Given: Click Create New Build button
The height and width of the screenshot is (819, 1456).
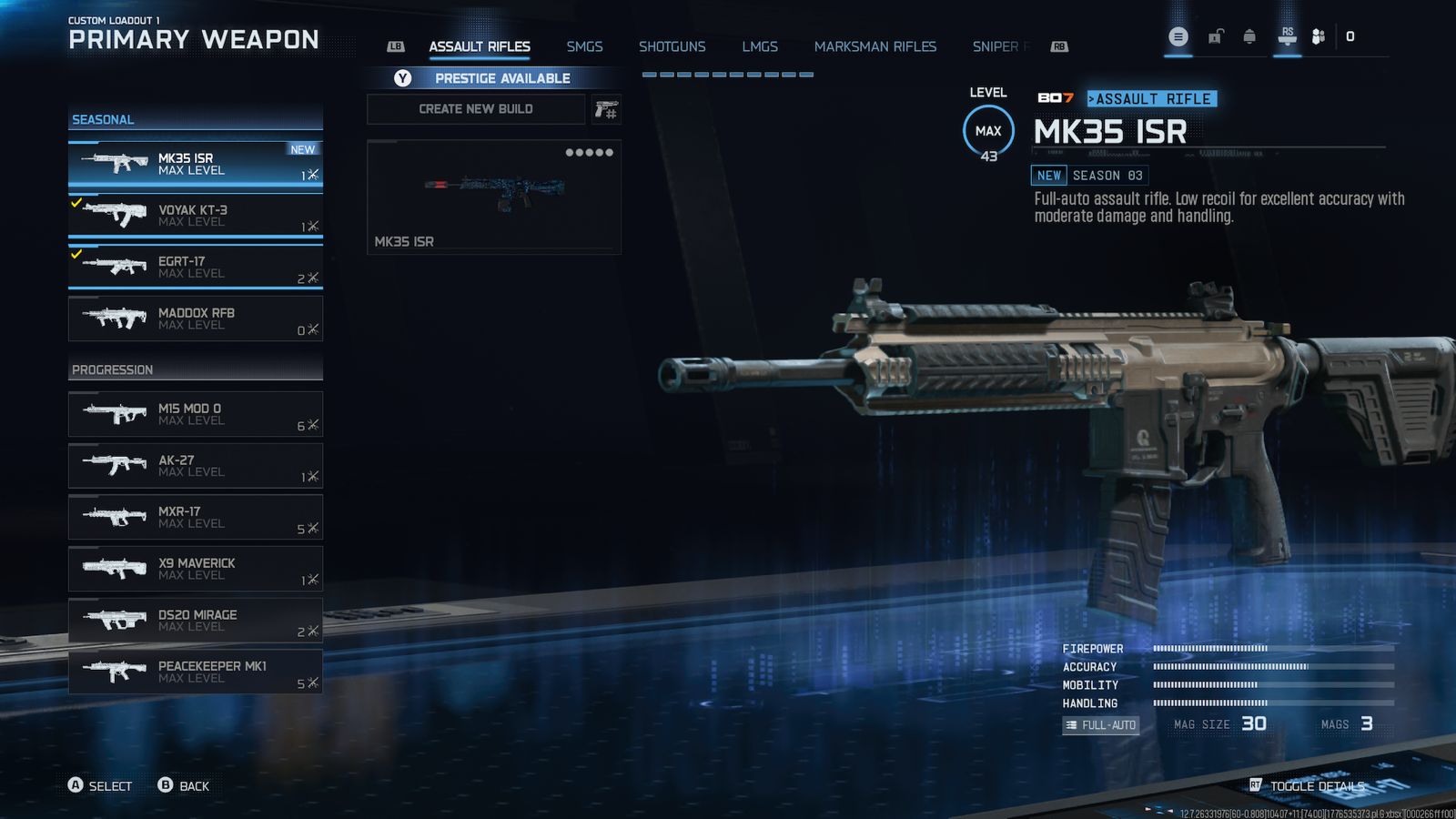Looking at the screenshot, I should coord(476,109).
